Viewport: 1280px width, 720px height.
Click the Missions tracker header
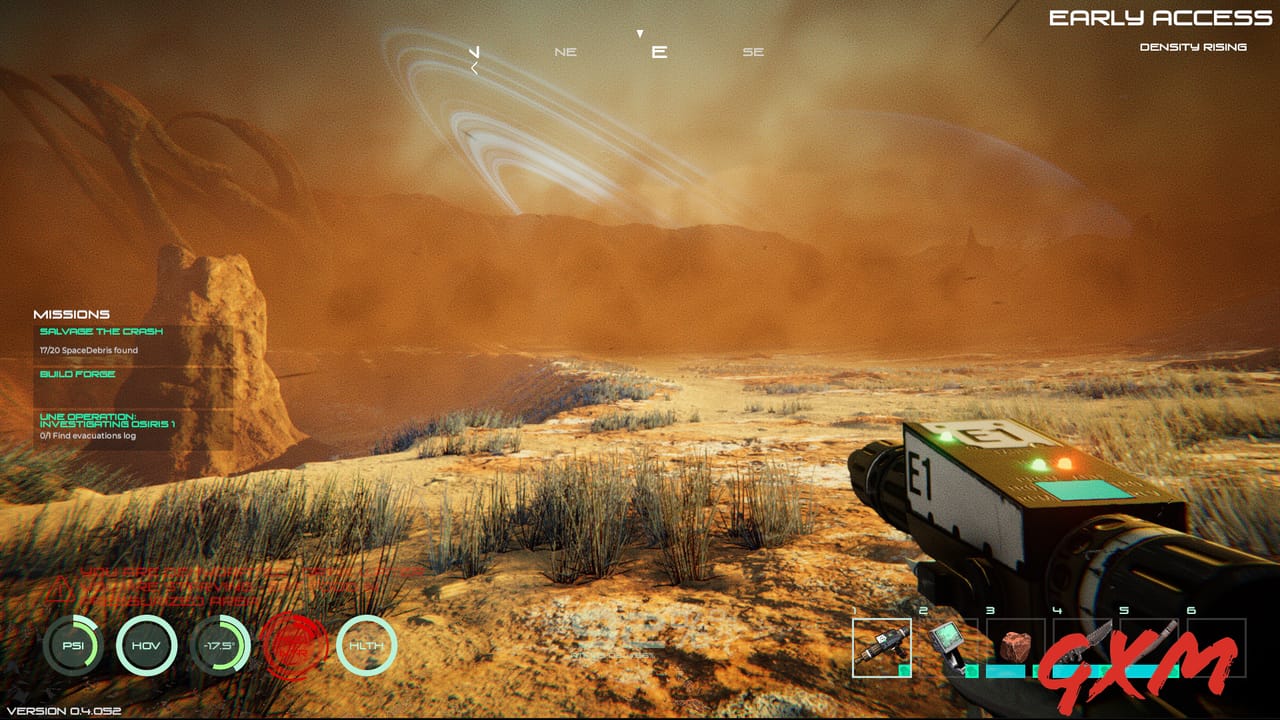pos(72,314)
